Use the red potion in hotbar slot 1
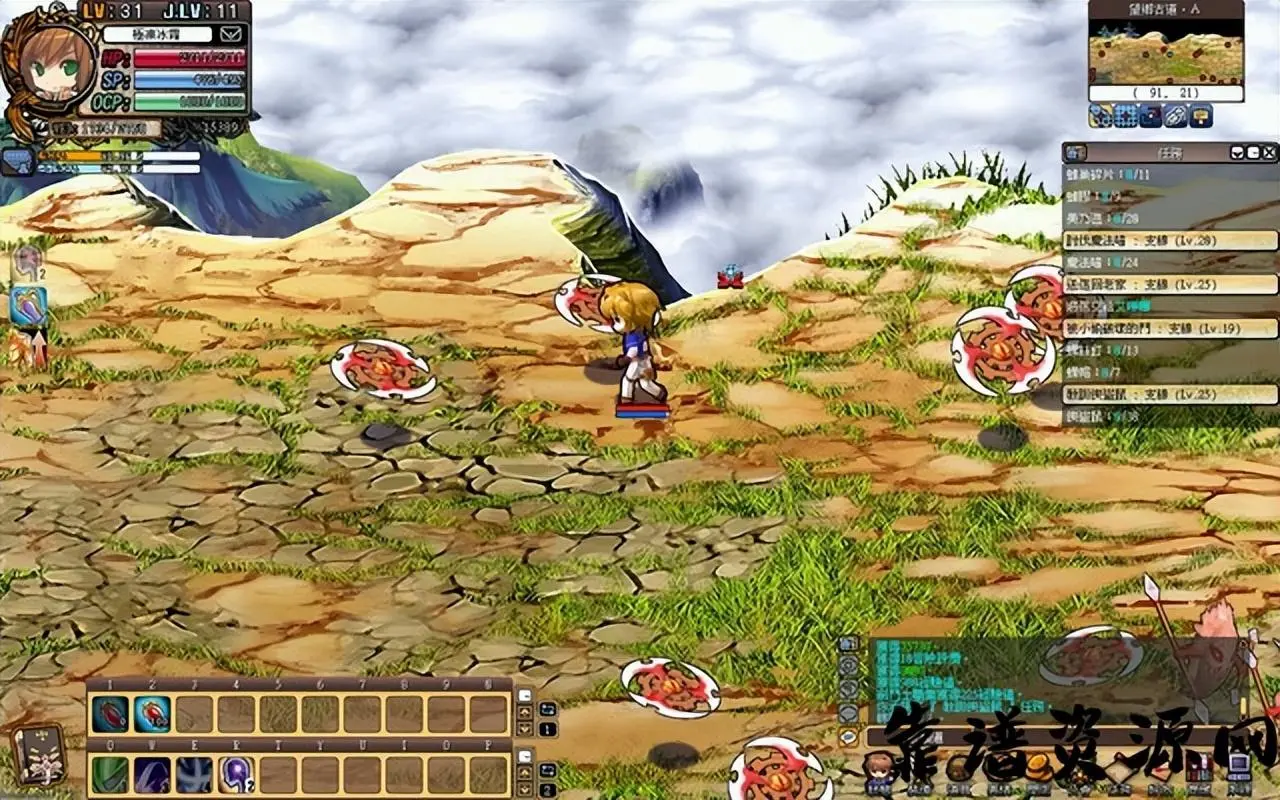 (x=110, y=714)
